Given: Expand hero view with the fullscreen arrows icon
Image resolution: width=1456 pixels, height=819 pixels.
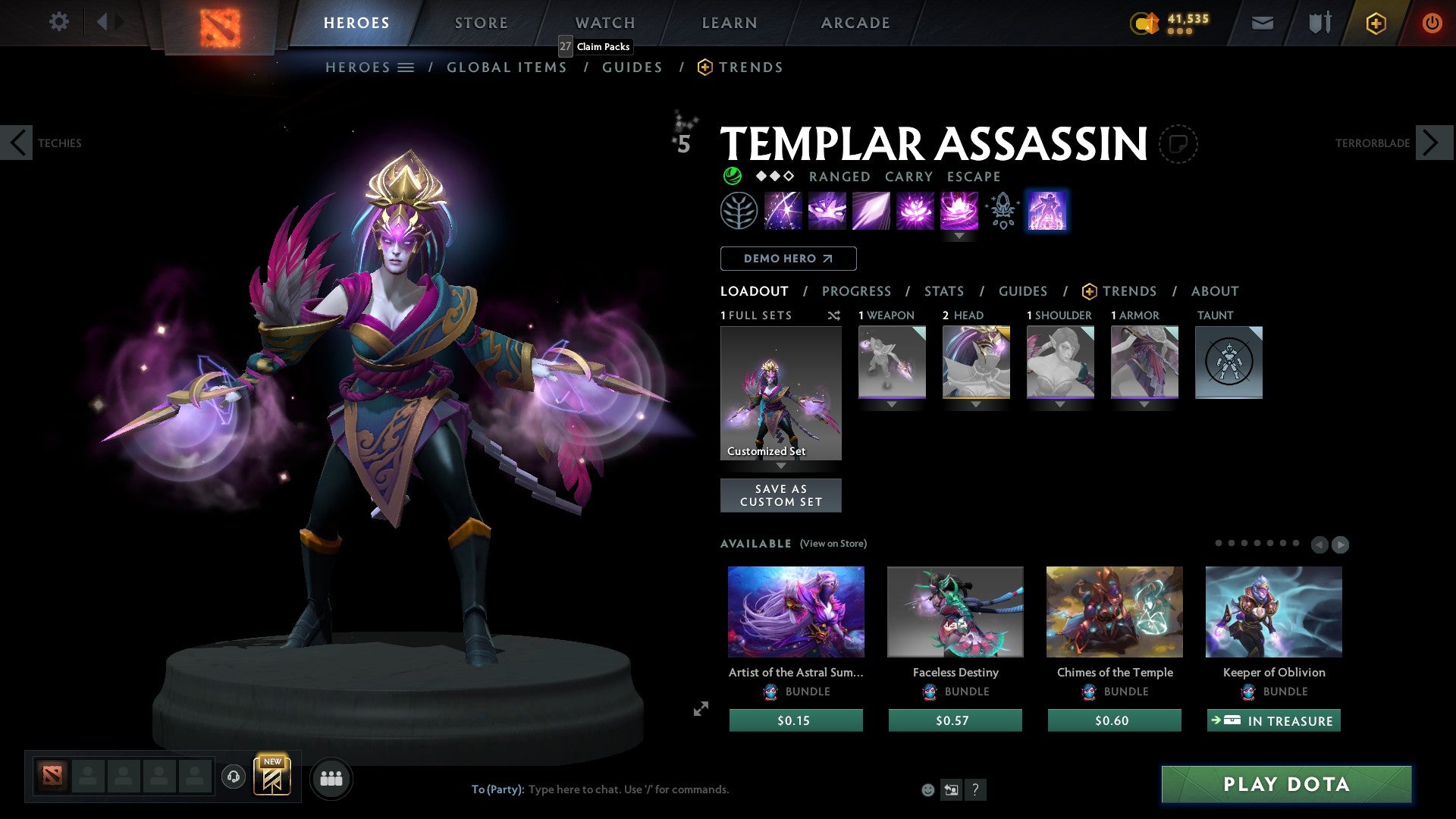Looking at the screenshot, I should [700, 709].
